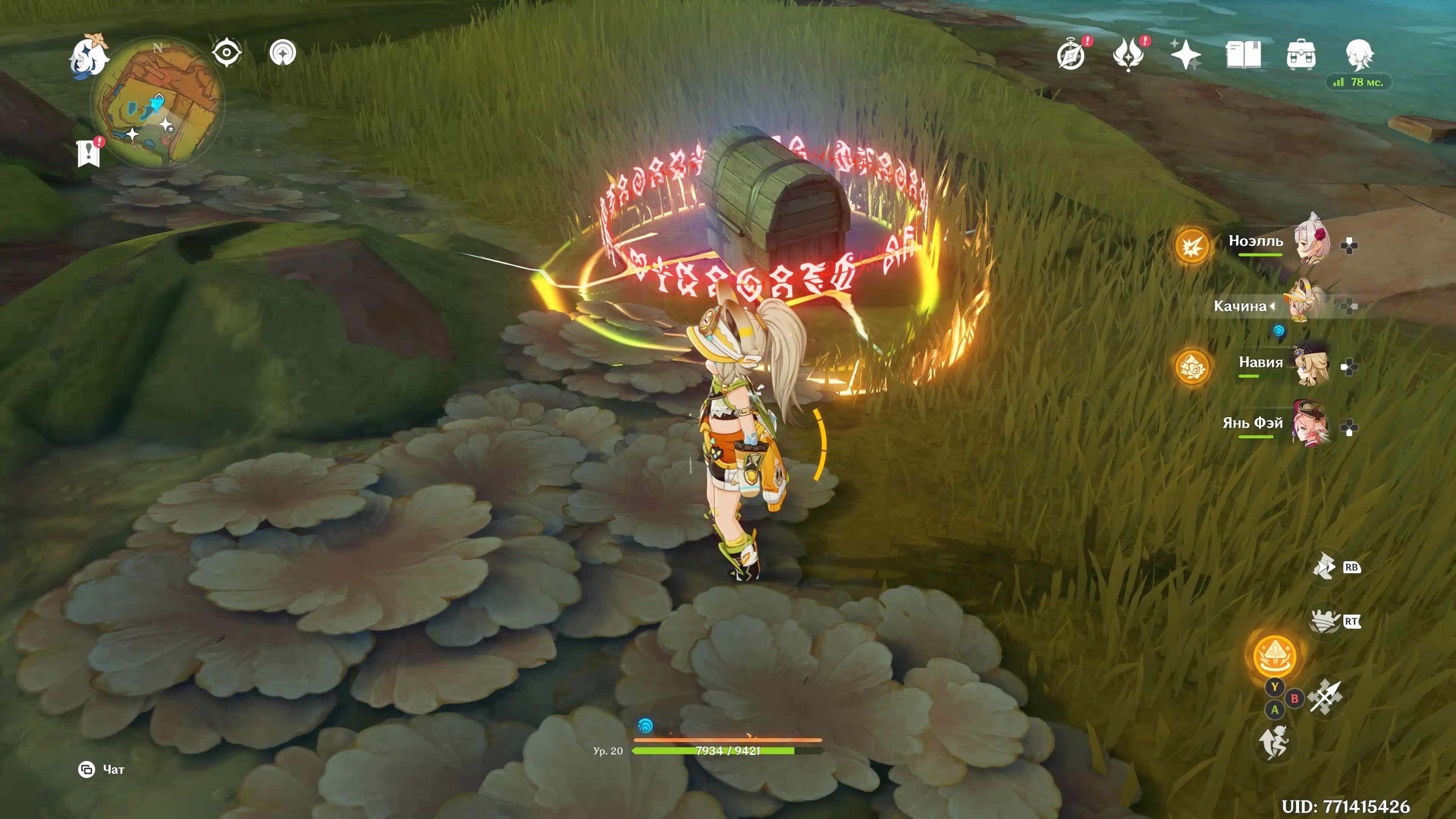
Task: Switch to party member Янь Фэй
Action: [1310, 425]
